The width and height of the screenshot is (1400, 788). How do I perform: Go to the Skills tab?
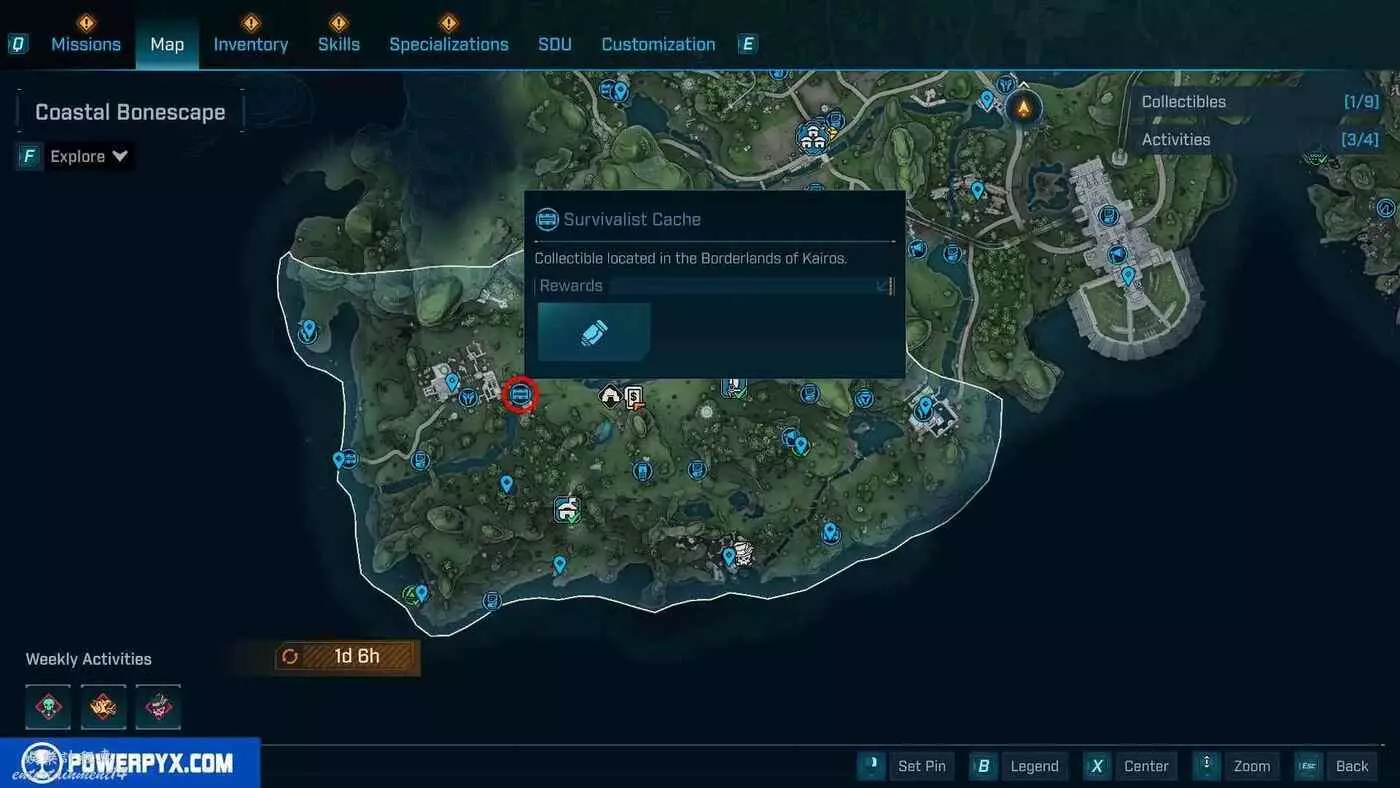coord(338,44)
